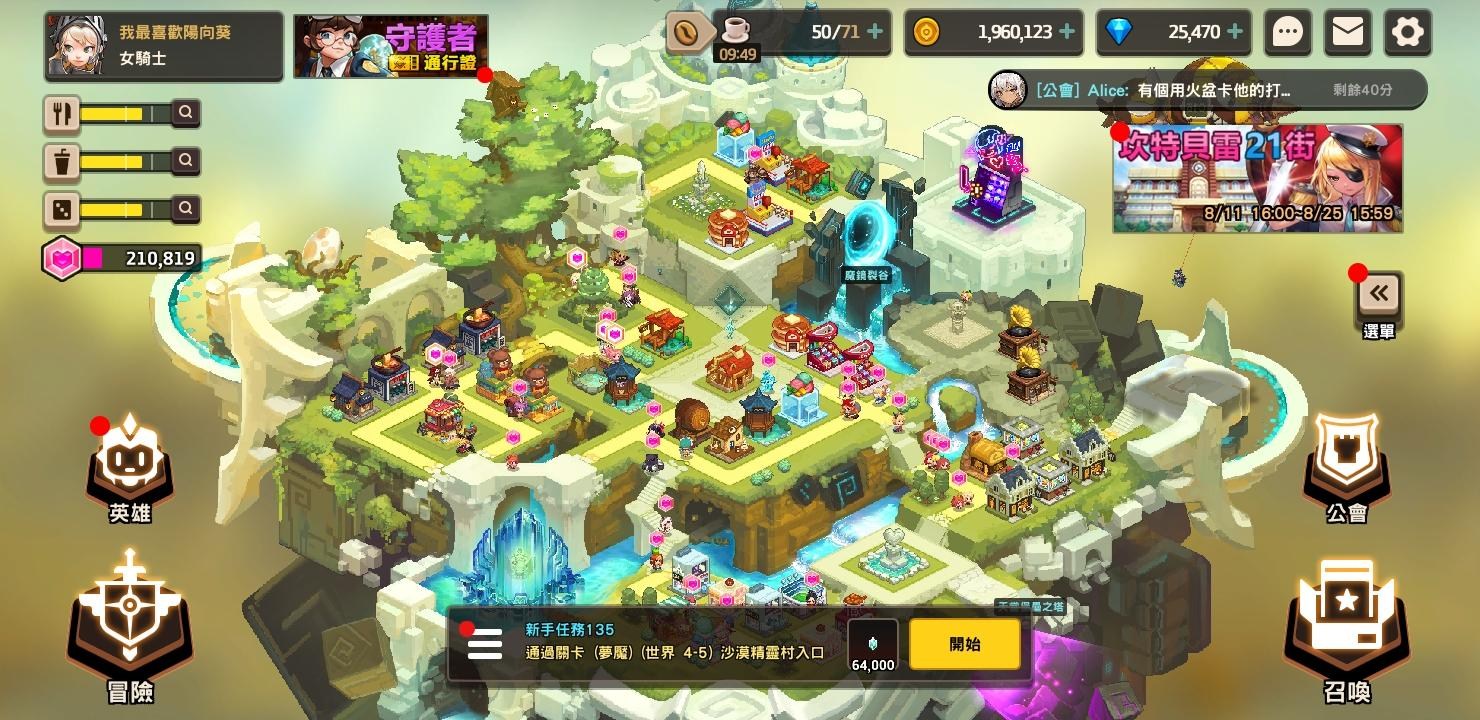Screen dimensions: 1480x720
Task: Click the coffee cup stamina icon
Action: coord(739,32)
